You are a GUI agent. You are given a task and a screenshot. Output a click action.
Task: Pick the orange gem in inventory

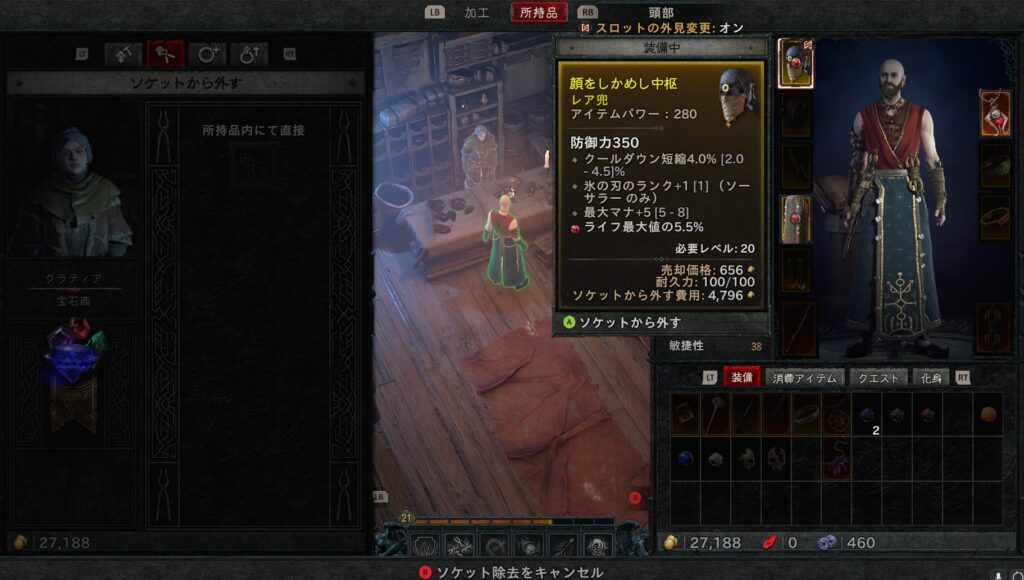pos(988,414)
